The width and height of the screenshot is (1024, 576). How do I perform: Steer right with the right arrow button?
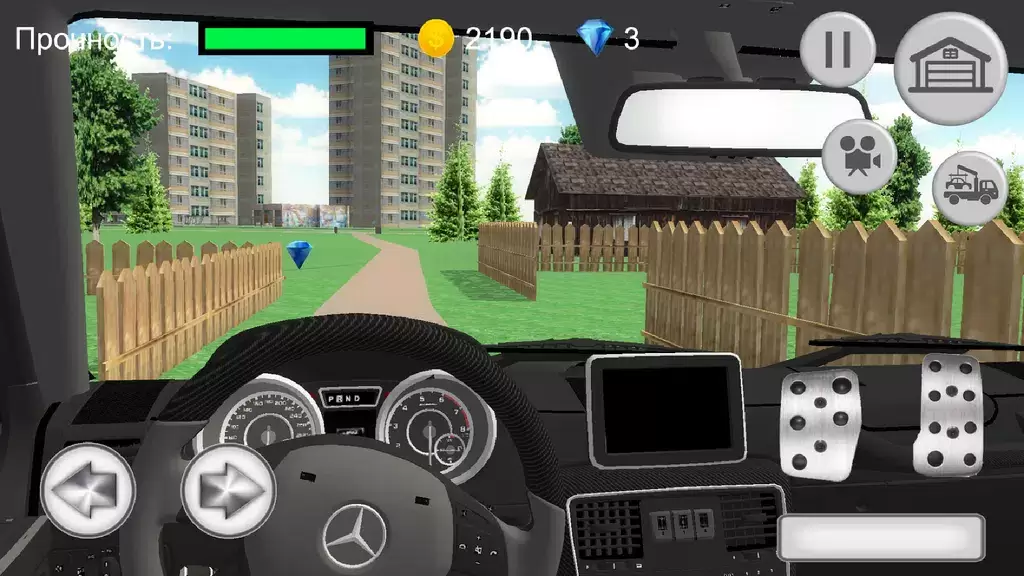point(228,490)
